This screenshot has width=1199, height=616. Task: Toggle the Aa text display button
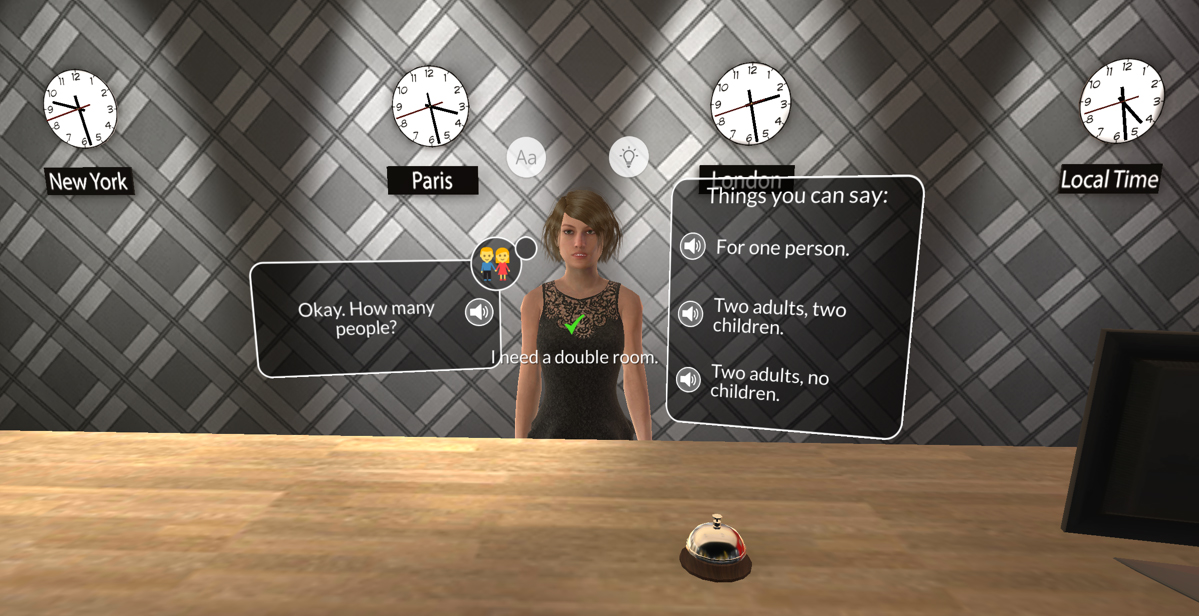(x=526, y=158)
